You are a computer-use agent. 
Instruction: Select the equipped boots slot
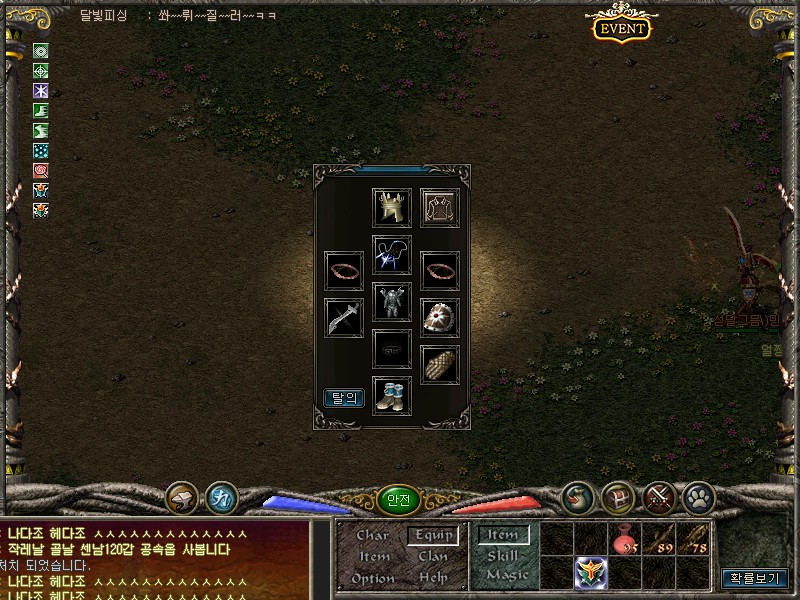[x=392, y=394]
